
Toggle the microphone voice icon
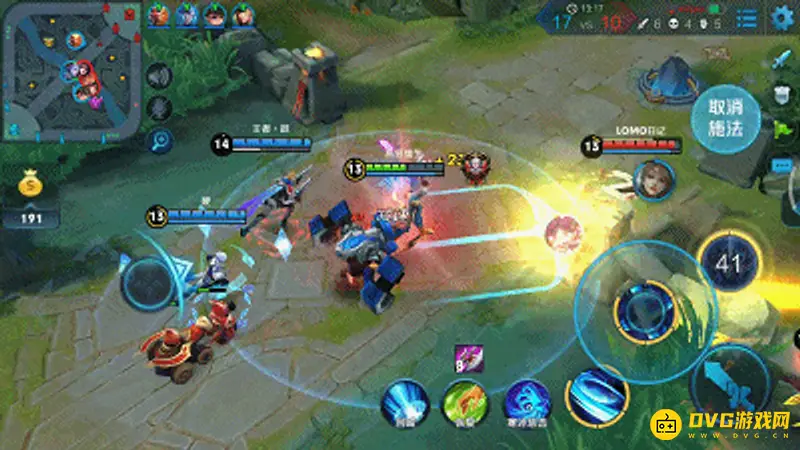click(x=159, y=108)
